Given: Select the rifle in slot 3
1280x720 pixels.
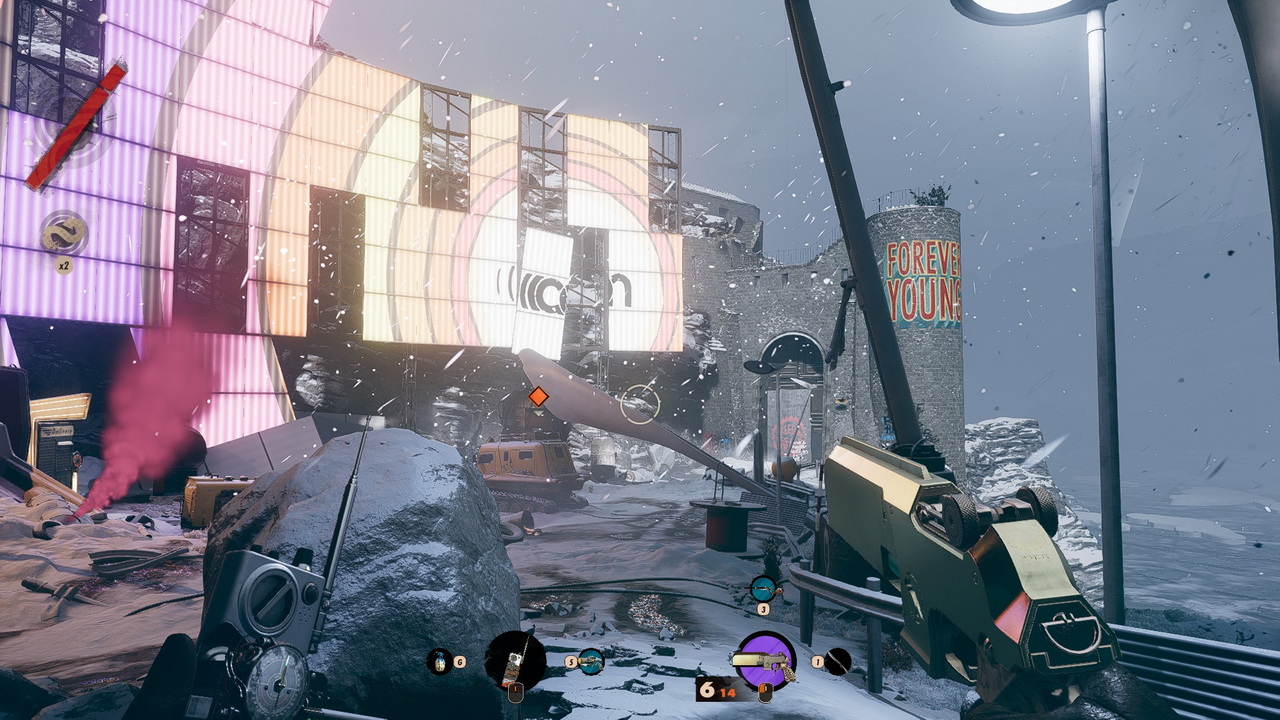Looking at the screenshot, I should pos(764,588).
